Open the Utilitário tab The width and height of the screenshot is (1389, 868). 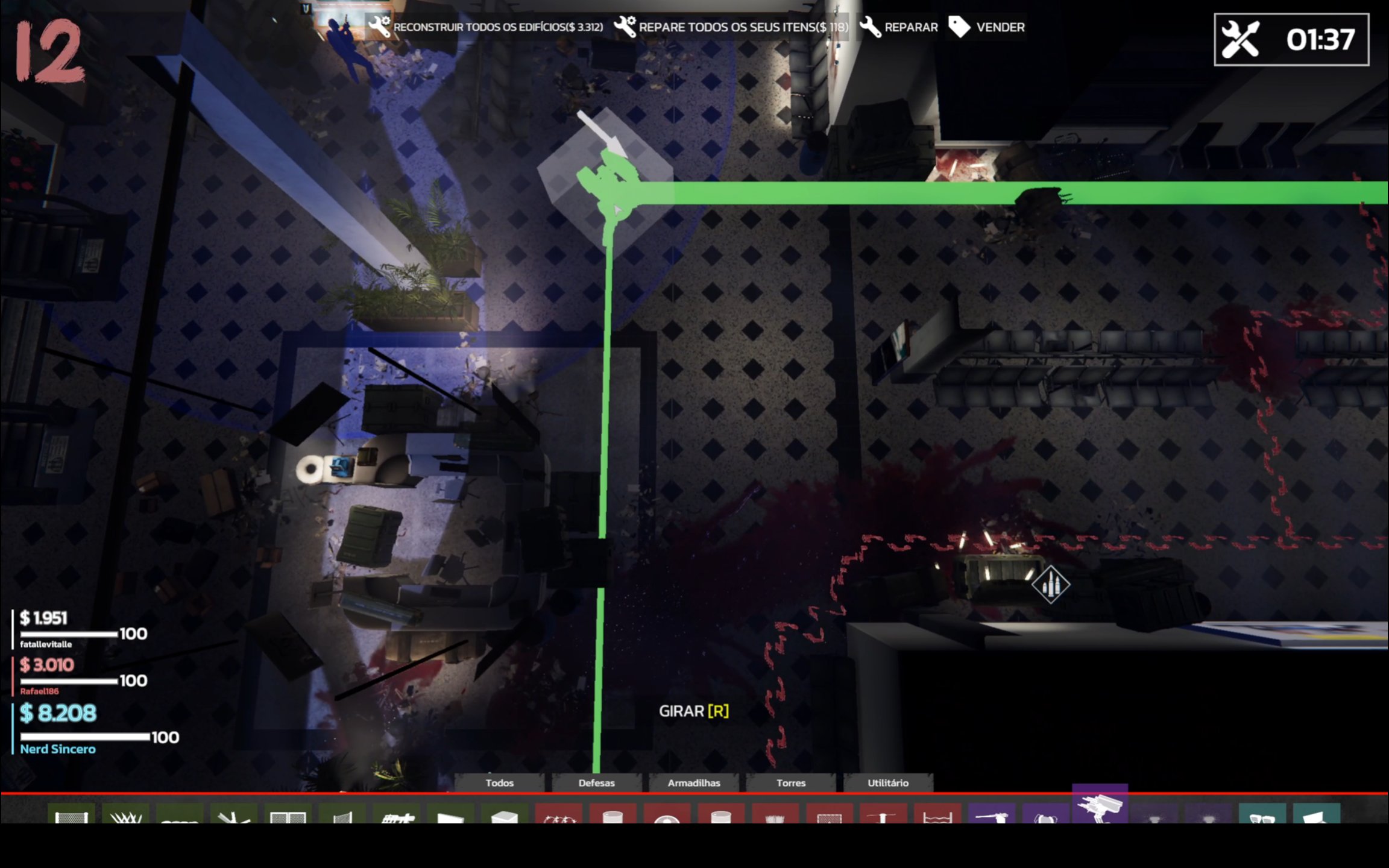pos(887,782)
